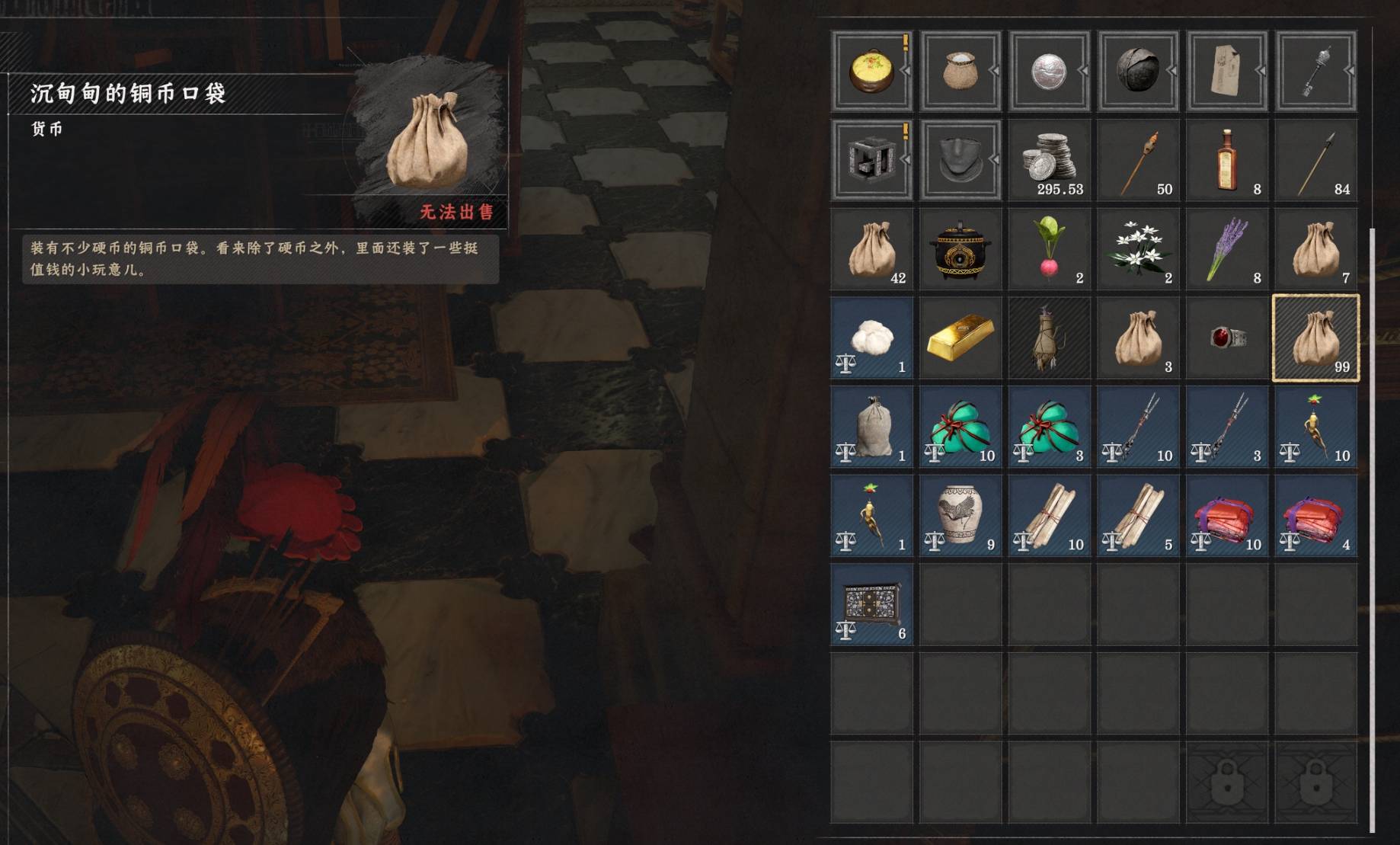This screenshot has width=1400, height=845.
Task: Pick the orange bottle with count 8
Action: tap(1226, 161)
